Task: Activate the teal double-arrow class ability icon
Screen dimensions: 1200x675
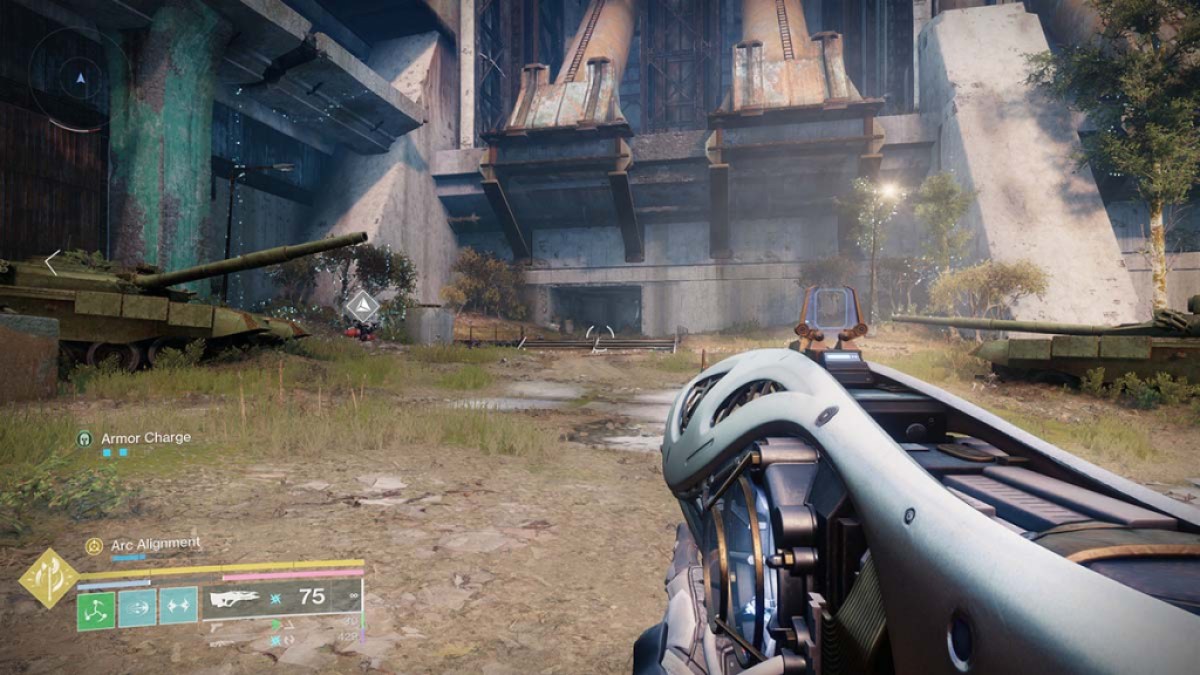Action: click(x=178, y=607)
